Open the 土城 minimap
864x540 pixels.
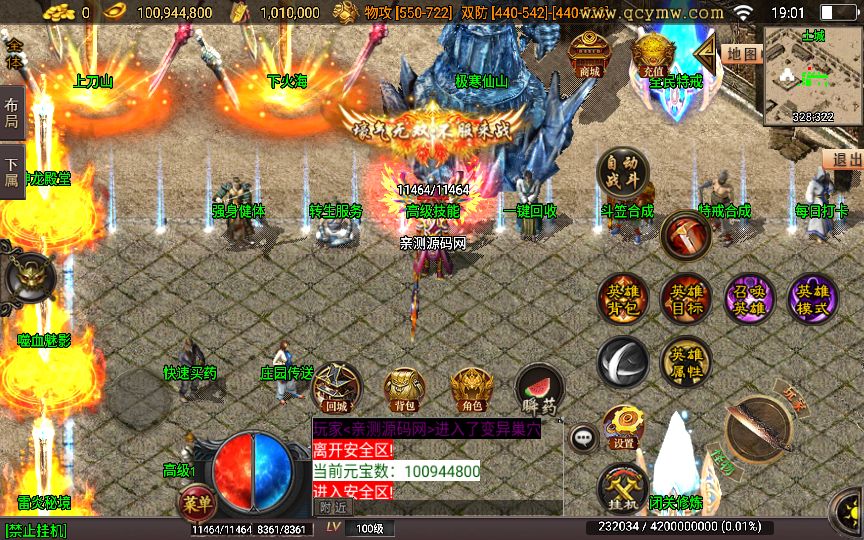pos(812,76)
